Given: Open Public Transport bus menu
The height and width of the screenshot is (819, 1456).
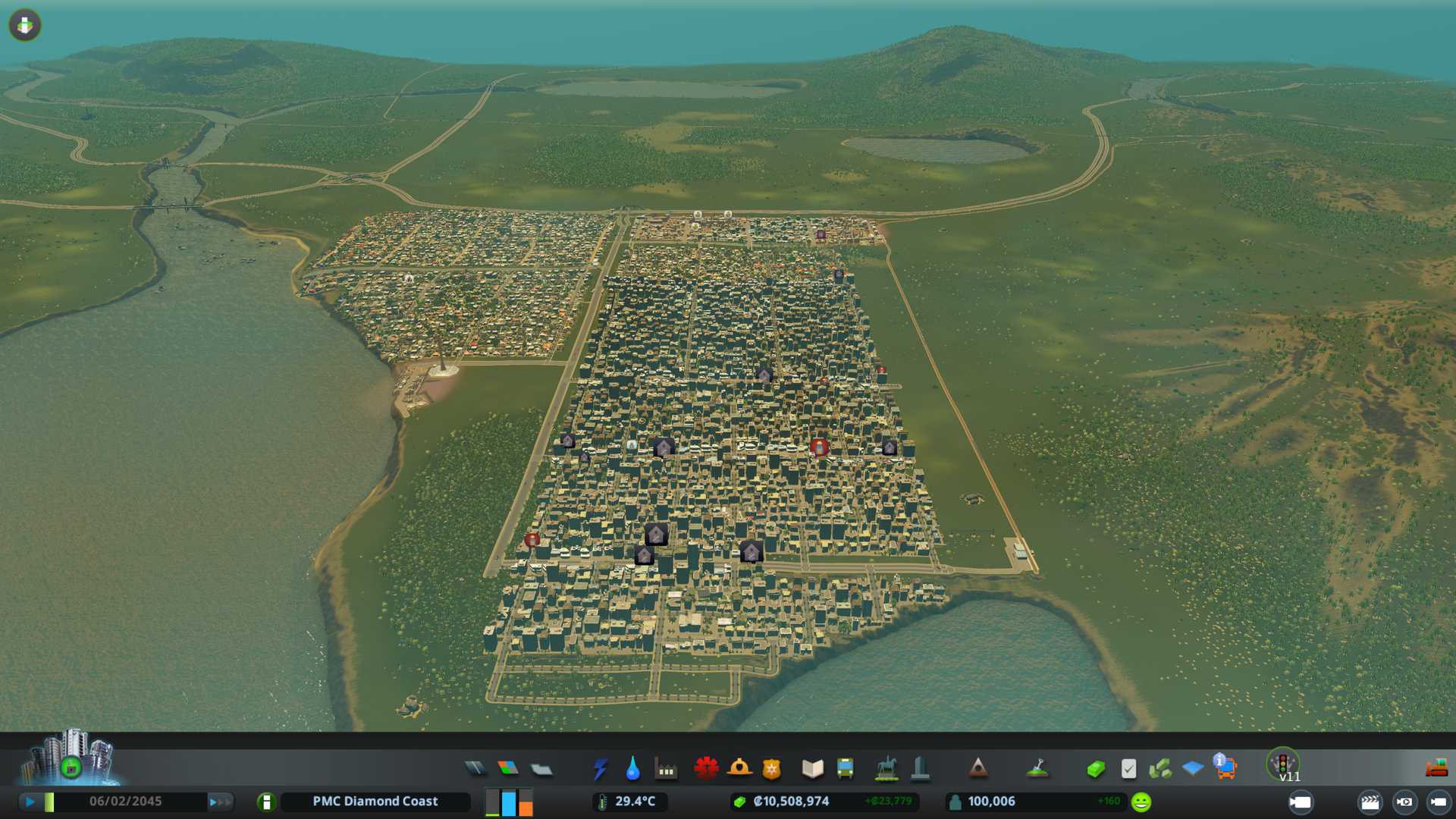Looking at the screenshot, I should point(845,769).
